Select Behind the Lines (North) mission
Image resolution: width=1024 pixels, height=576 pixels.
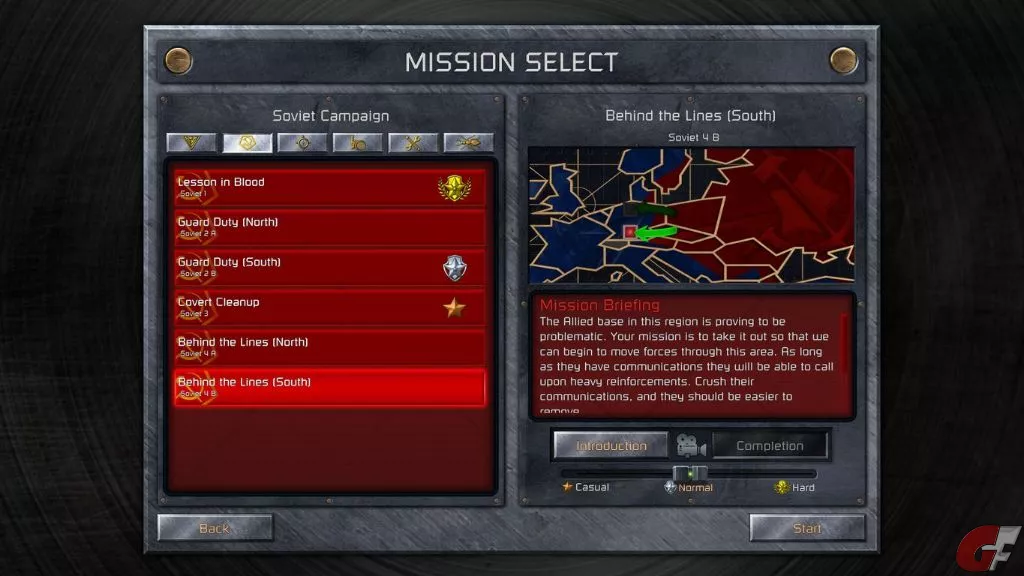coord(330,347)
